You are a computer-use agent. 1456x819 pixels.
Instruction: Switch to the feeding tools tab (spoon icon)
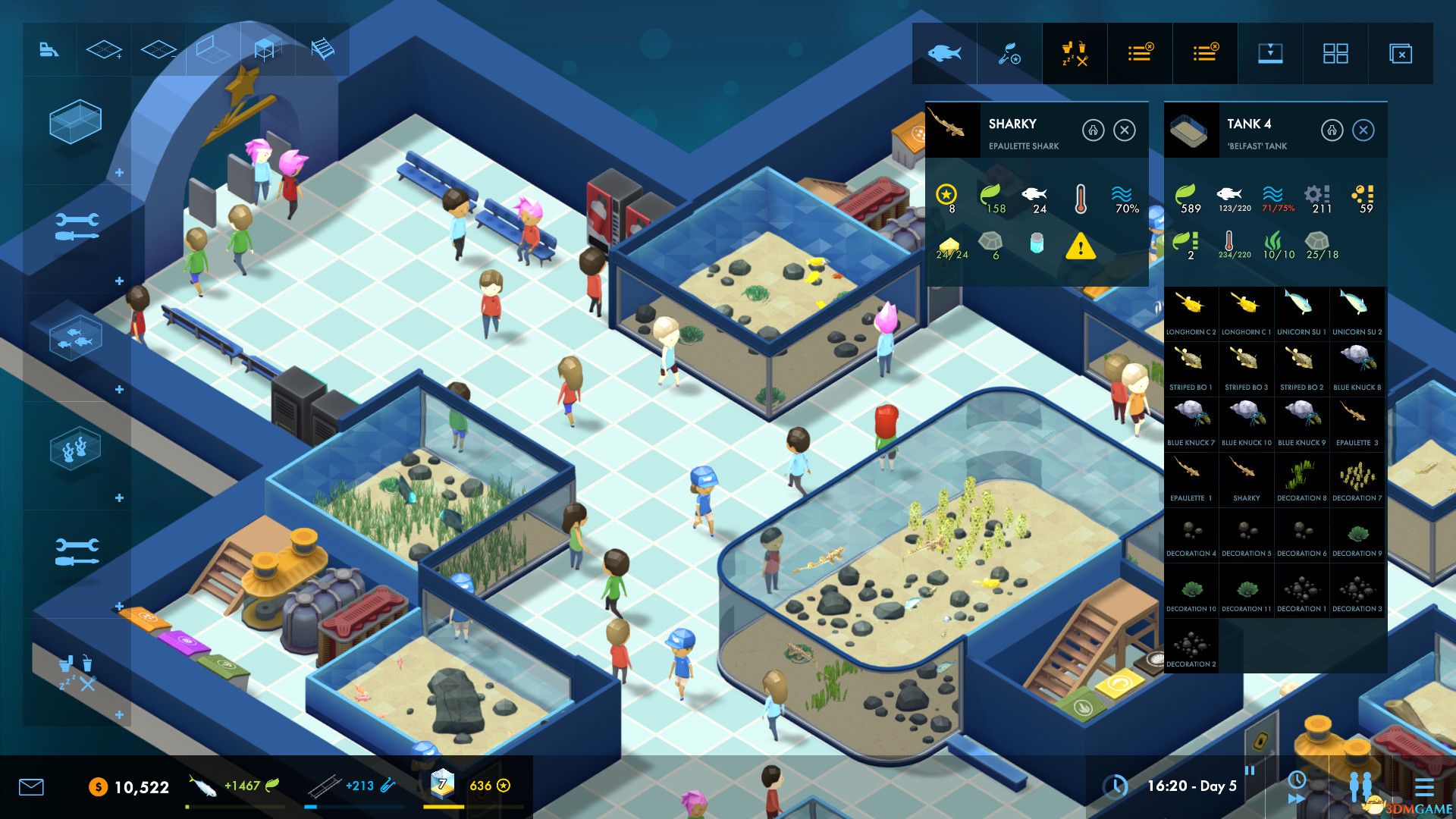1009,53
